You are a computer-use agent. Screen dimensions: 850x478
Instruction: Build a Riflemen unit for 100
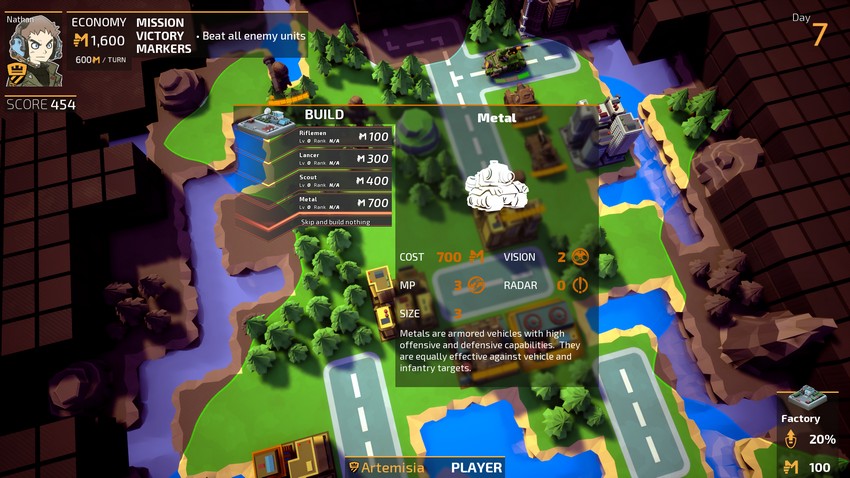[x=344, y=137]
